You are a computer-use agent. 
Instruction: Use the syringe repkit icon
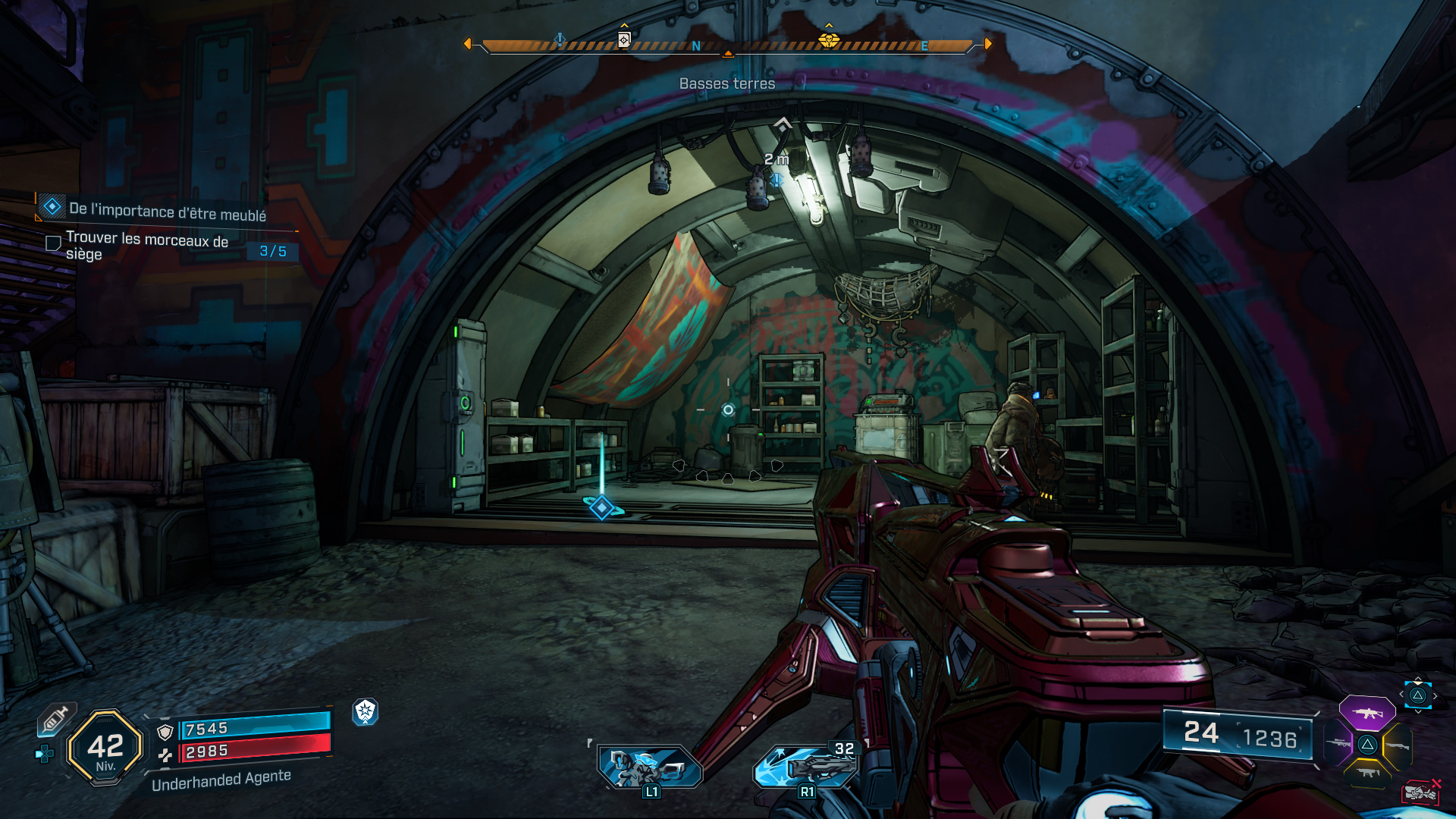[x=56, y=719]
